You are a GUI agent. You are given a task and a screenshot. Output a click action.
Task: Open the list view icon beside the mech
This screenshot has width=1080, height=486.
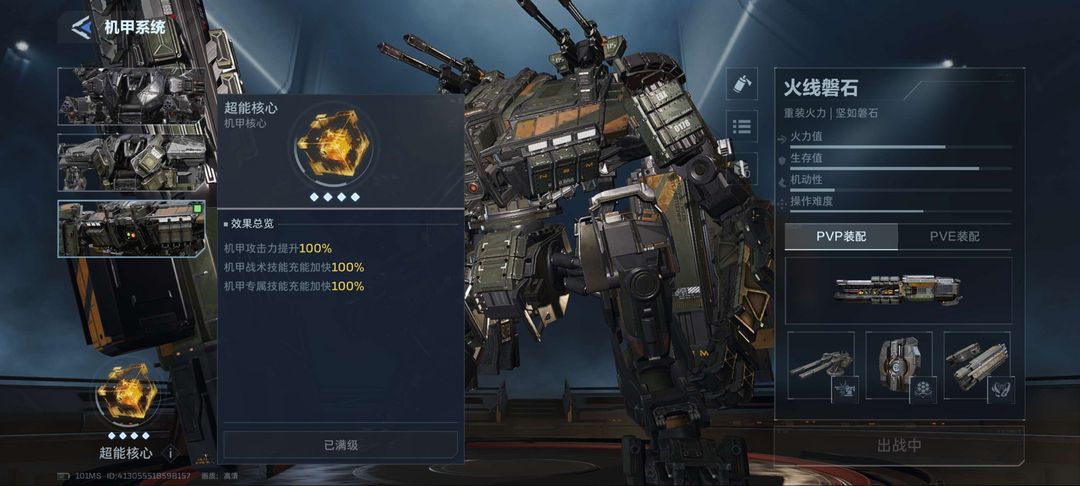741,126
